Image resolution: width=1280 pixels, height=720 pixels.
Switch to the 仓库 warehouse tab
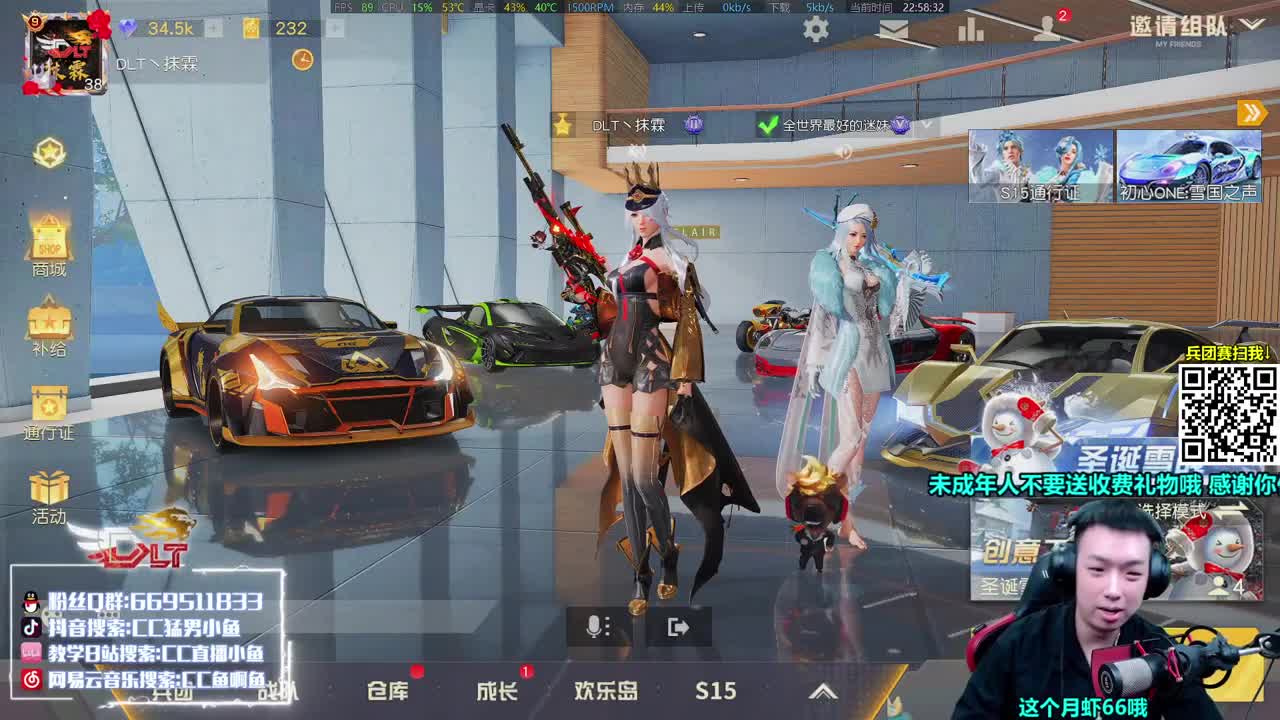tap(390, 691)
